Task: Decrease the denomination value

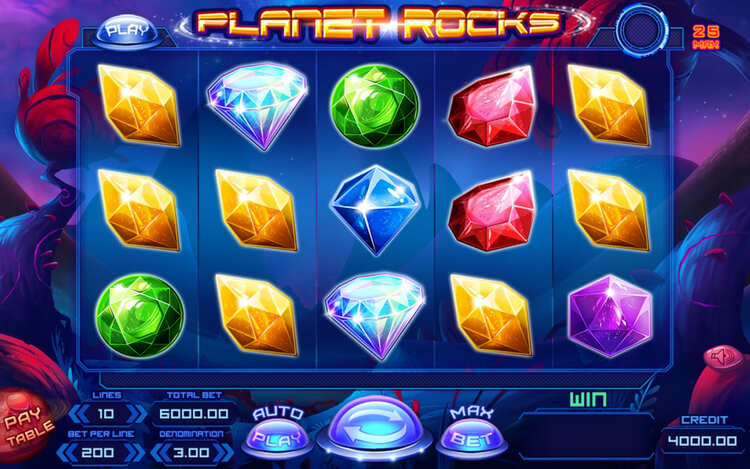Action: pyautogui.click(x=160, y=452)
